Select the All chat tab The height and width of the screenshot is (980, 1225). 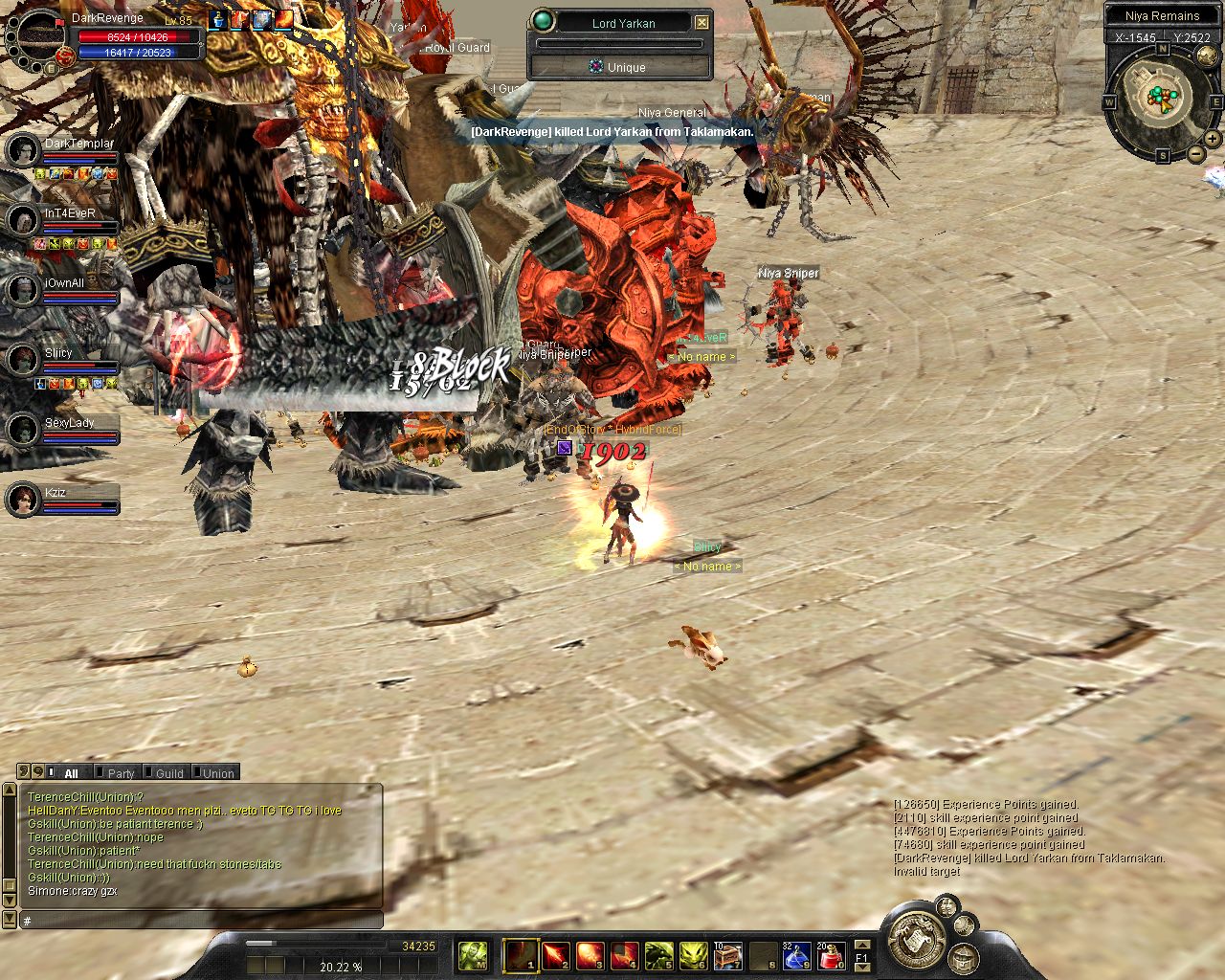click(71, 773)
